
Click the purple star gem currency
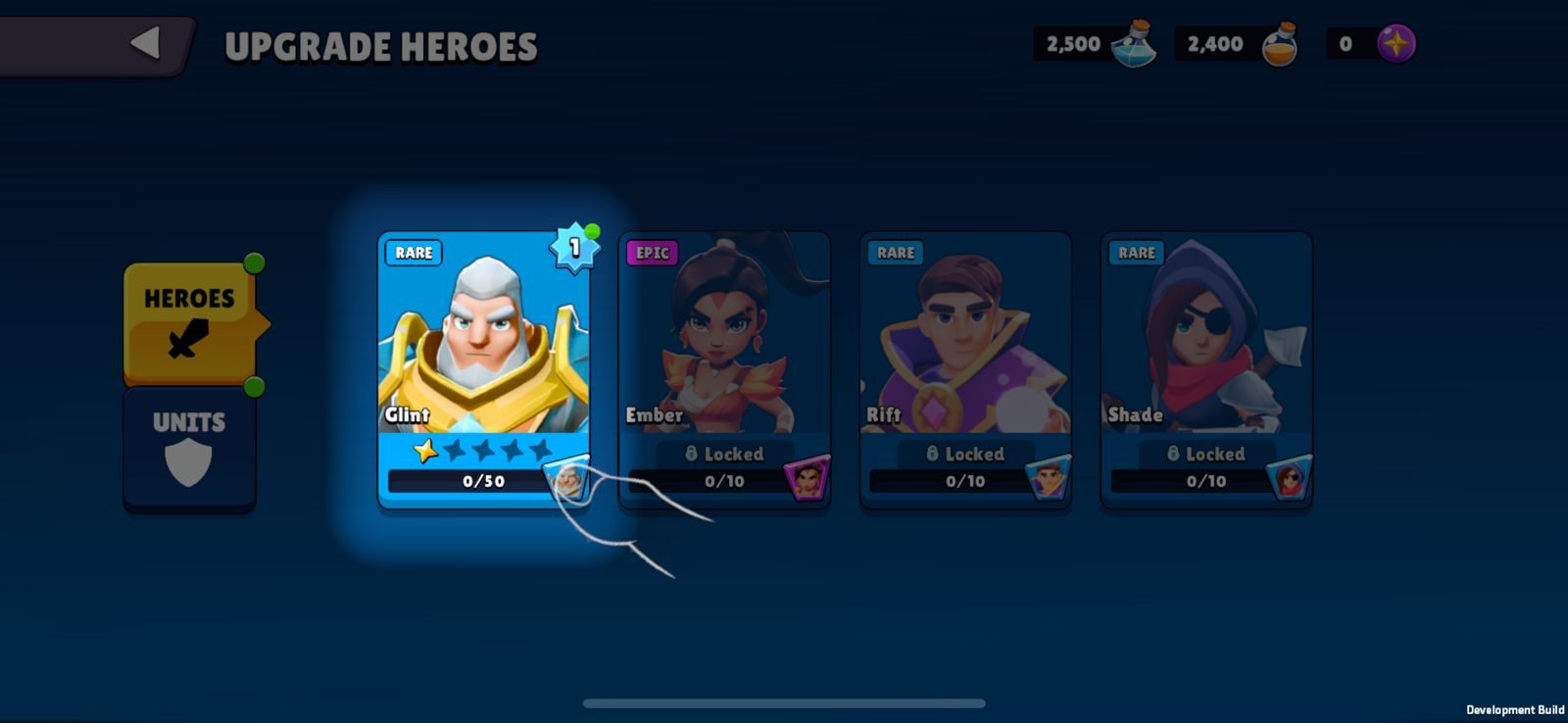point(1396,44)
